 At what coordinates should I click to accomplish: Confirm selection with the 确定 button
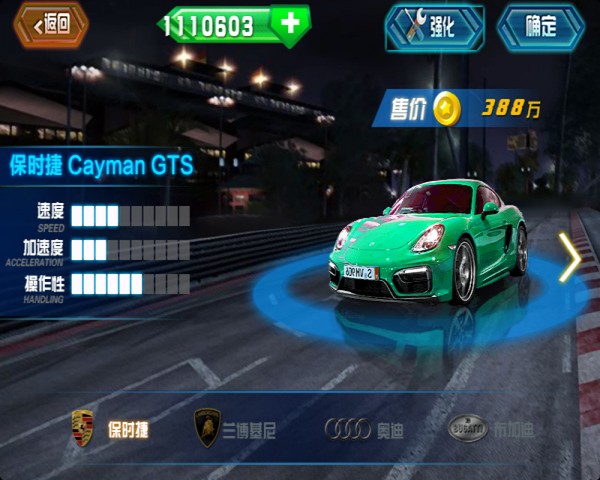[540, 27]
